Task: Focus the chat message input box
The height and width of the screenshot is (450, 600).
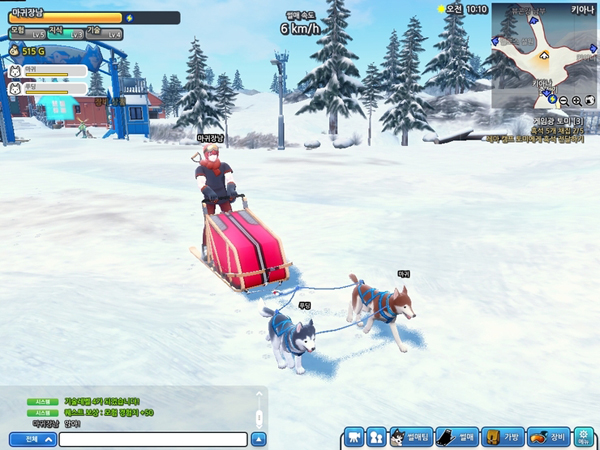Action: coord(152,438)
